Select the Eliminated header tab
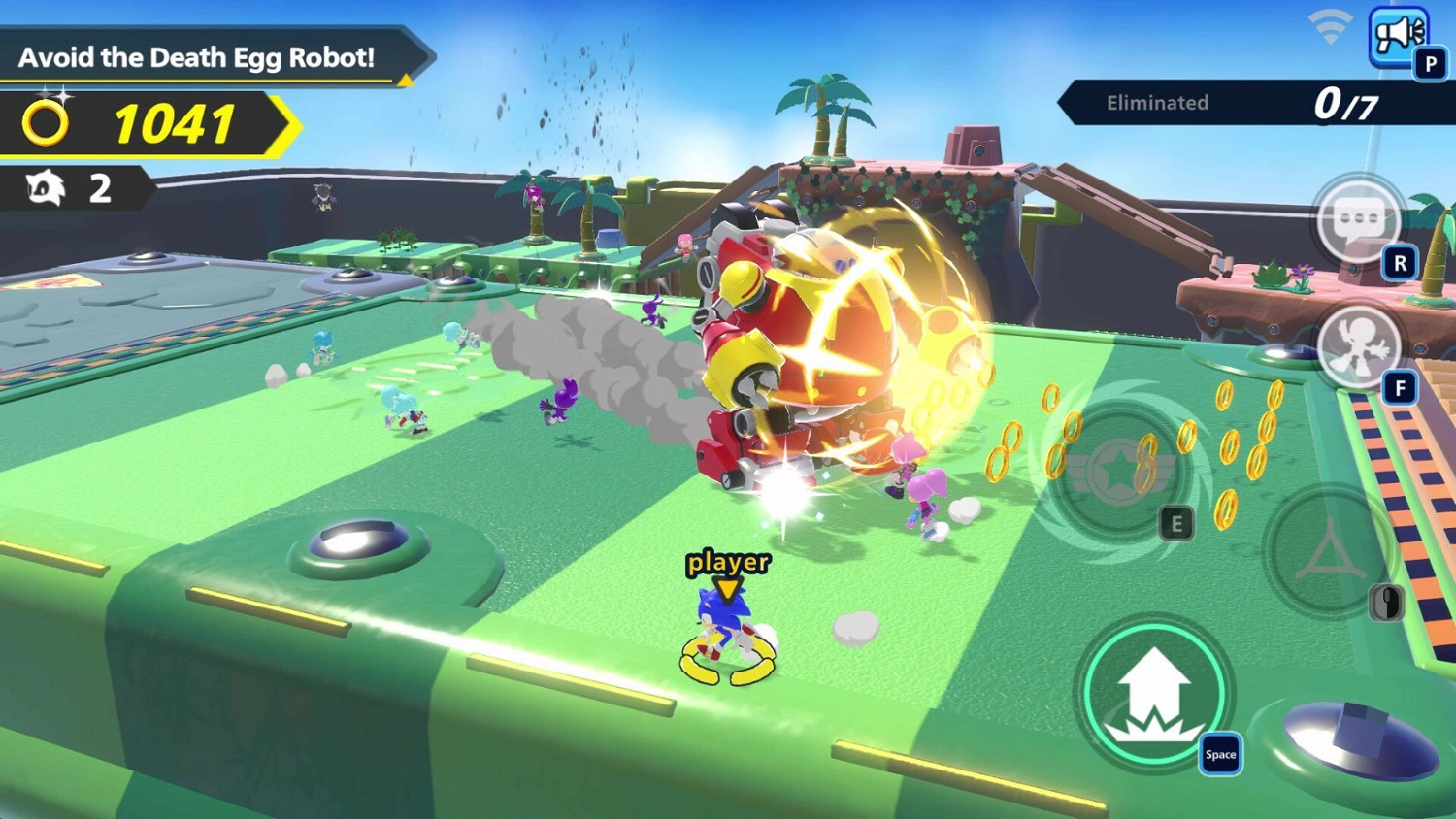 pos(1156,103)
